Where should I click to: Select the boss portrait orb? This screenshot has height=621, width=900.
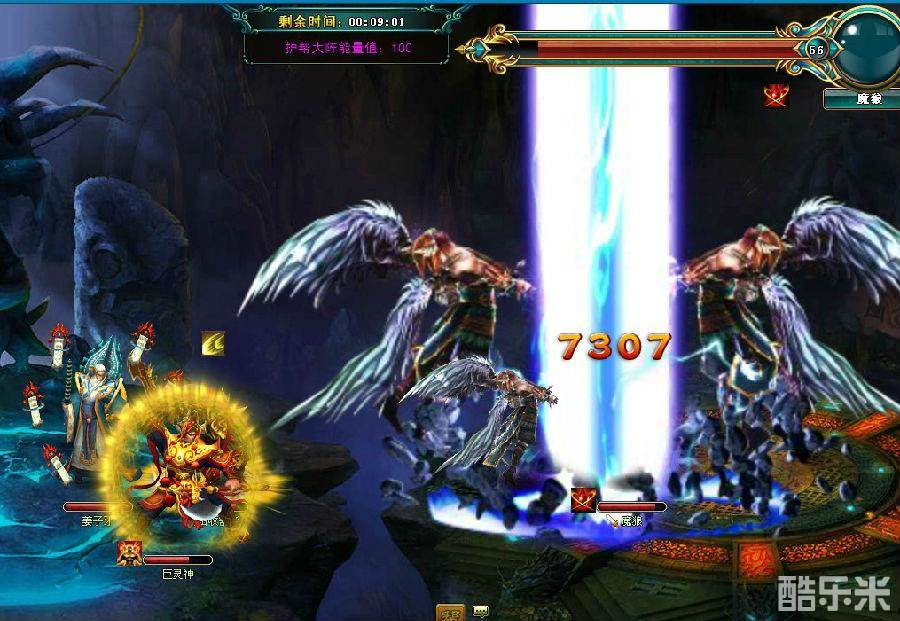click(866, 45)
